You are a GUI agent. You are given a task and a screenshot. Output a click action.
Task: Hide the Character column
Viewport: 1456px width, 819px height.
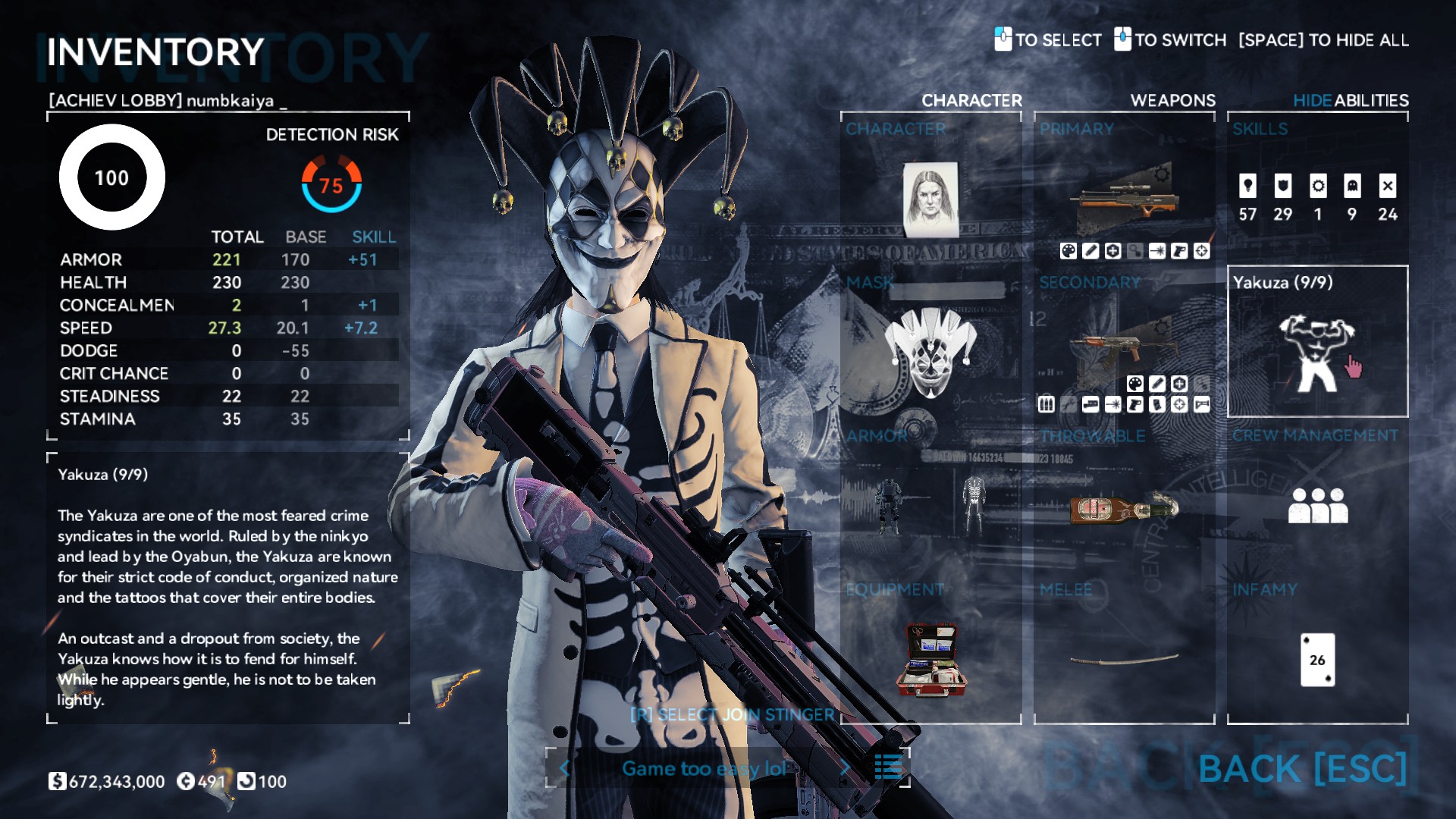click(x=971, y=100)
